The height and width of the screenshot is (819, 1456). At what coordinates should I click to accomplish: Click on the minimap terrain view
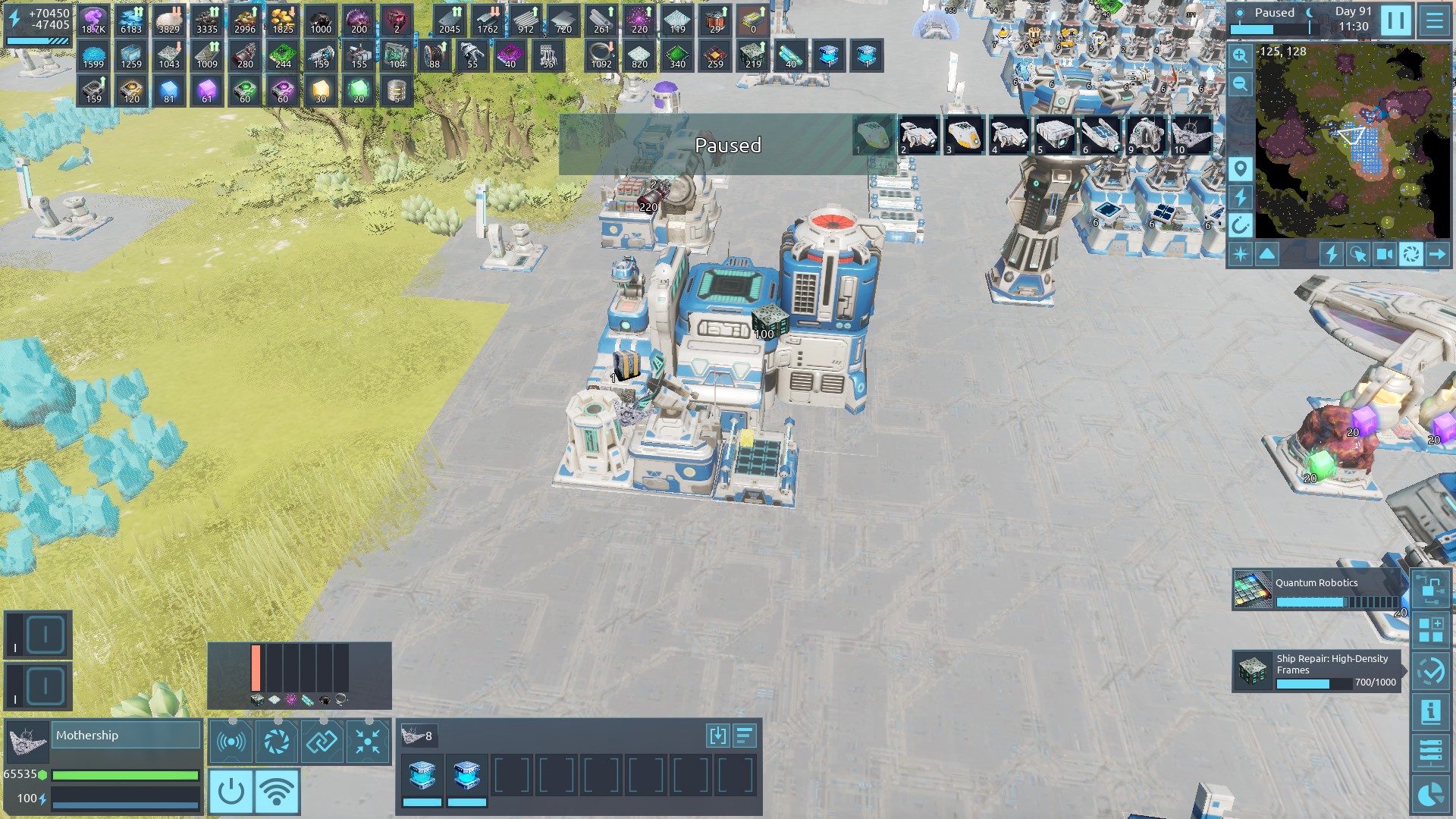click(1352, 140)
